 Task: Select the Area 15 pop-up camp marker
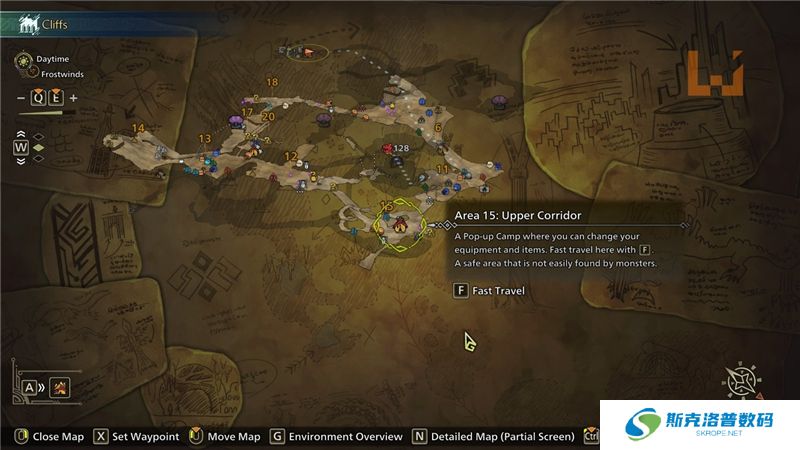pos(398,224)
